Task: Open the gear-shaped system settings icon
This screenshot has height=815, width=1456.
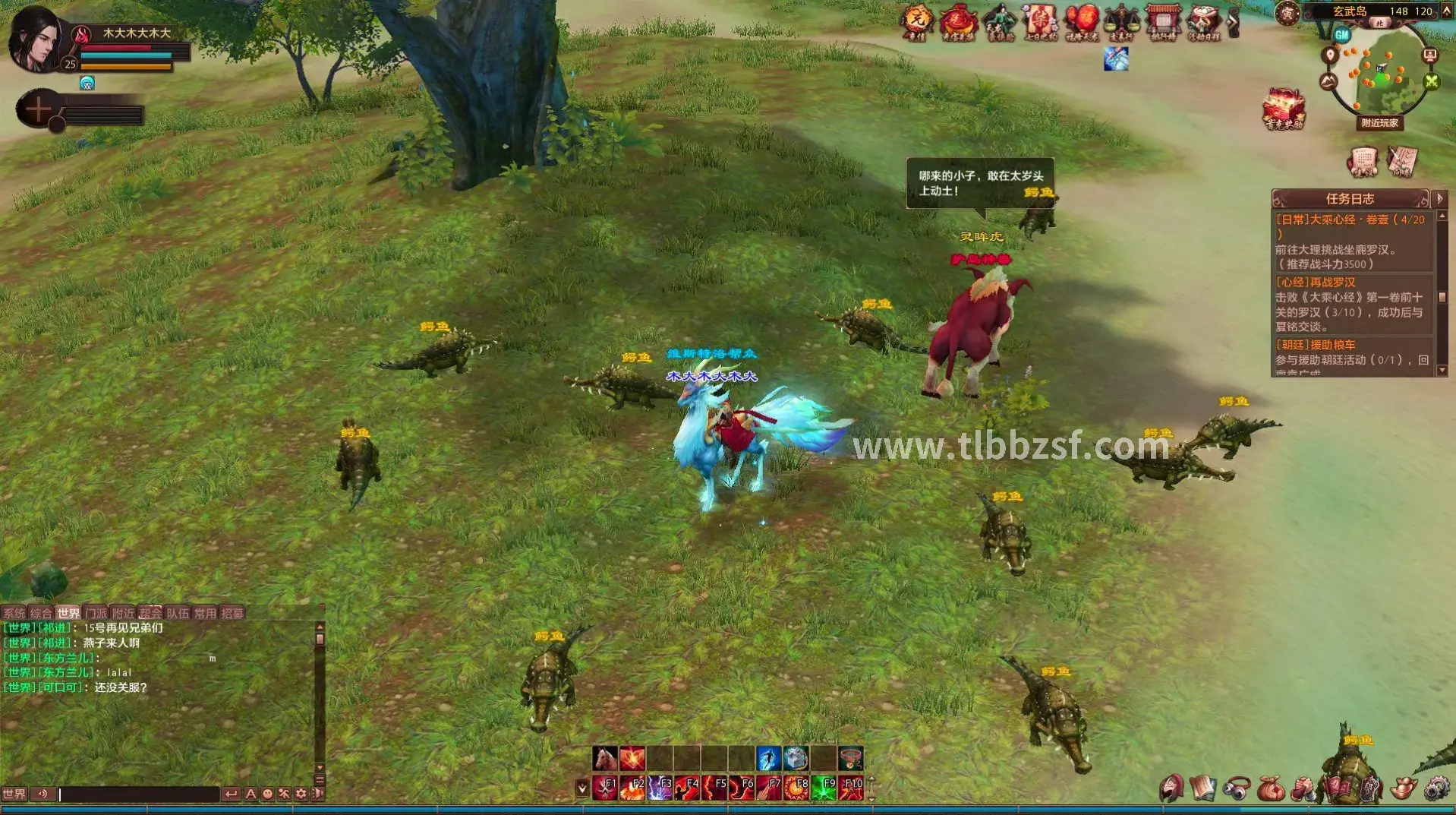Action: [x=1436, y=788]
